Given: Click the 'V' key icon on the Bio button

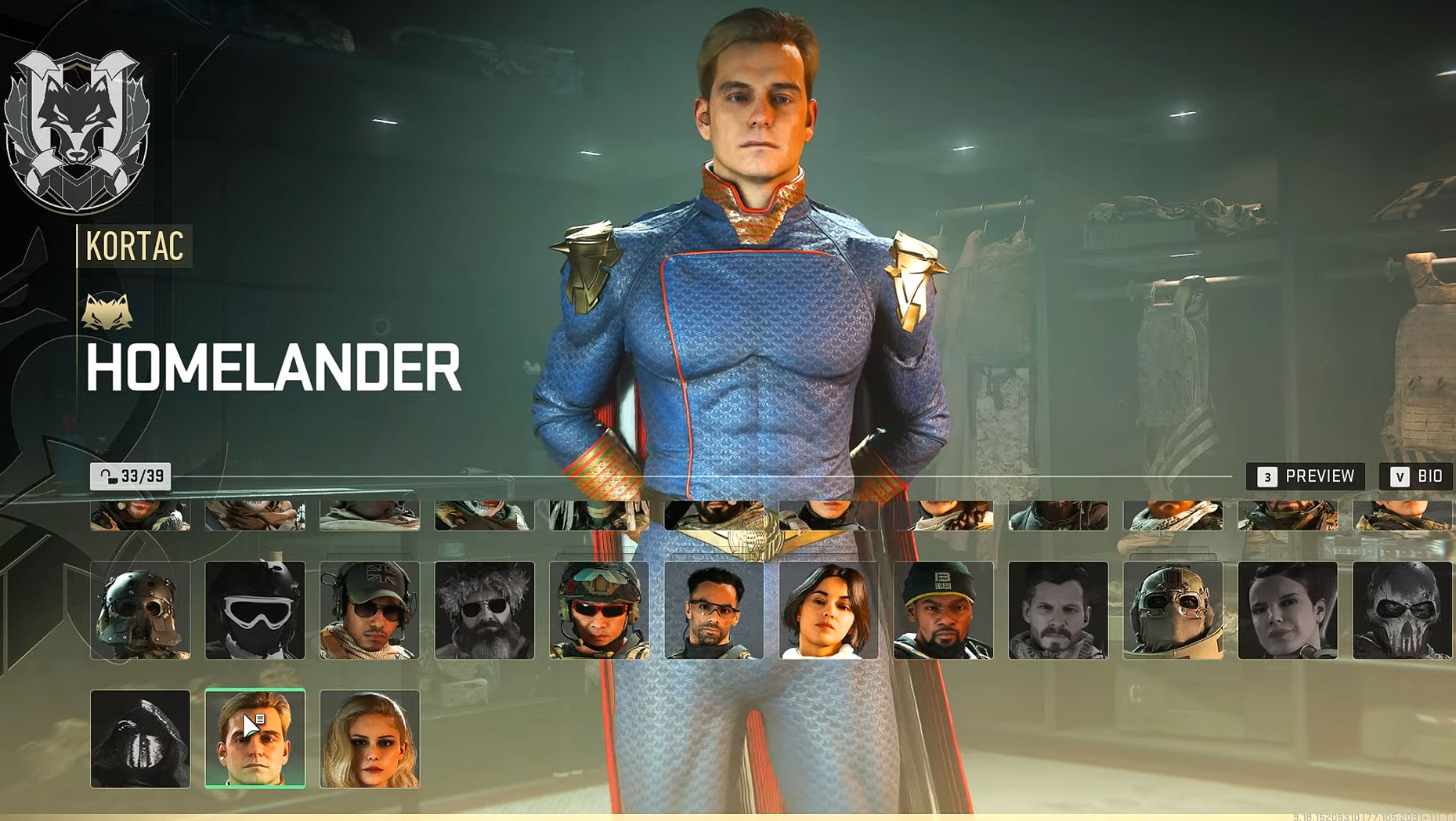Looking at the screenshot, I should pos(1398,476).
